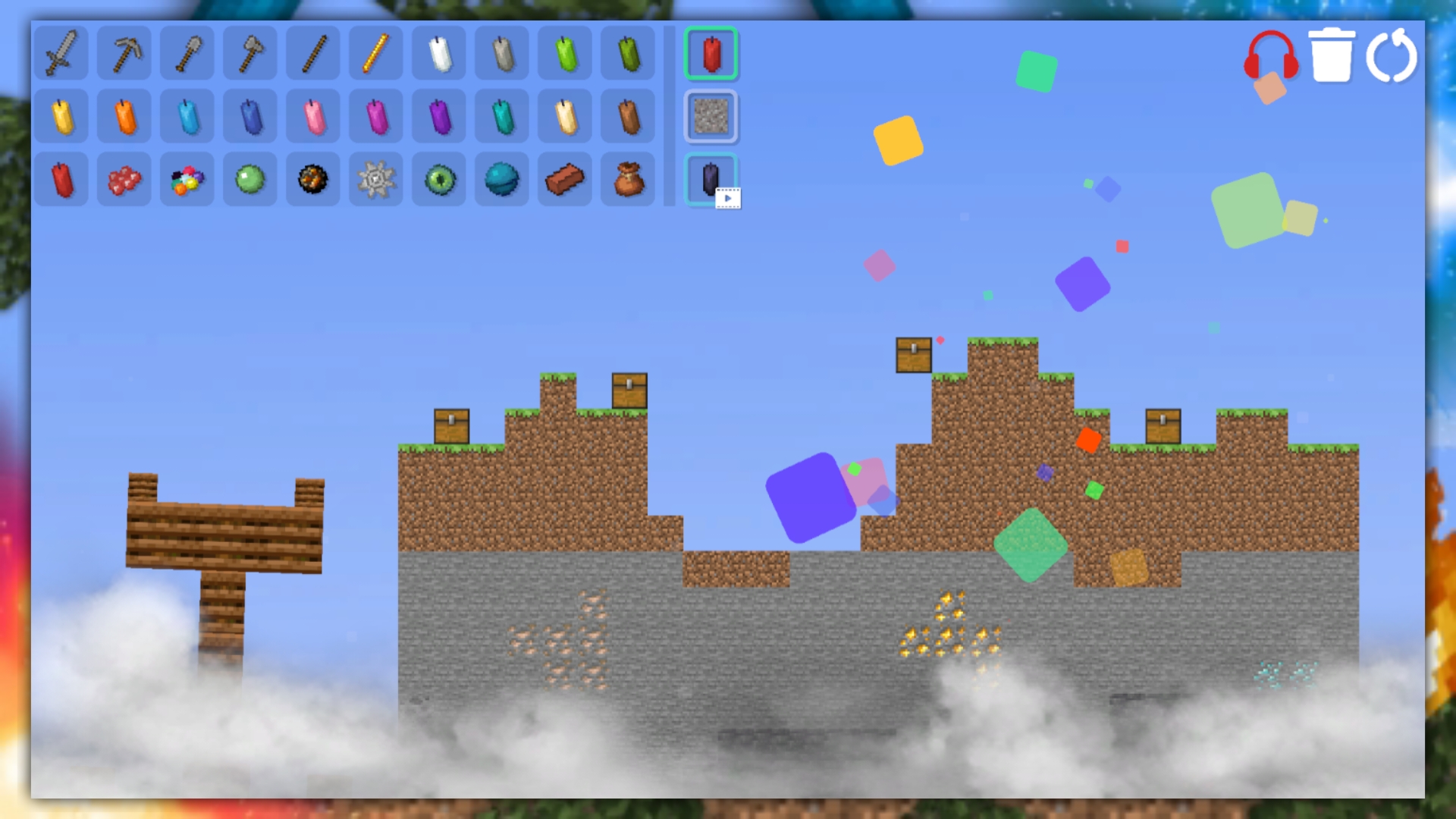
Task: Choose the loot pouch item
Action: pyautogui.click(x=627, y=179)
